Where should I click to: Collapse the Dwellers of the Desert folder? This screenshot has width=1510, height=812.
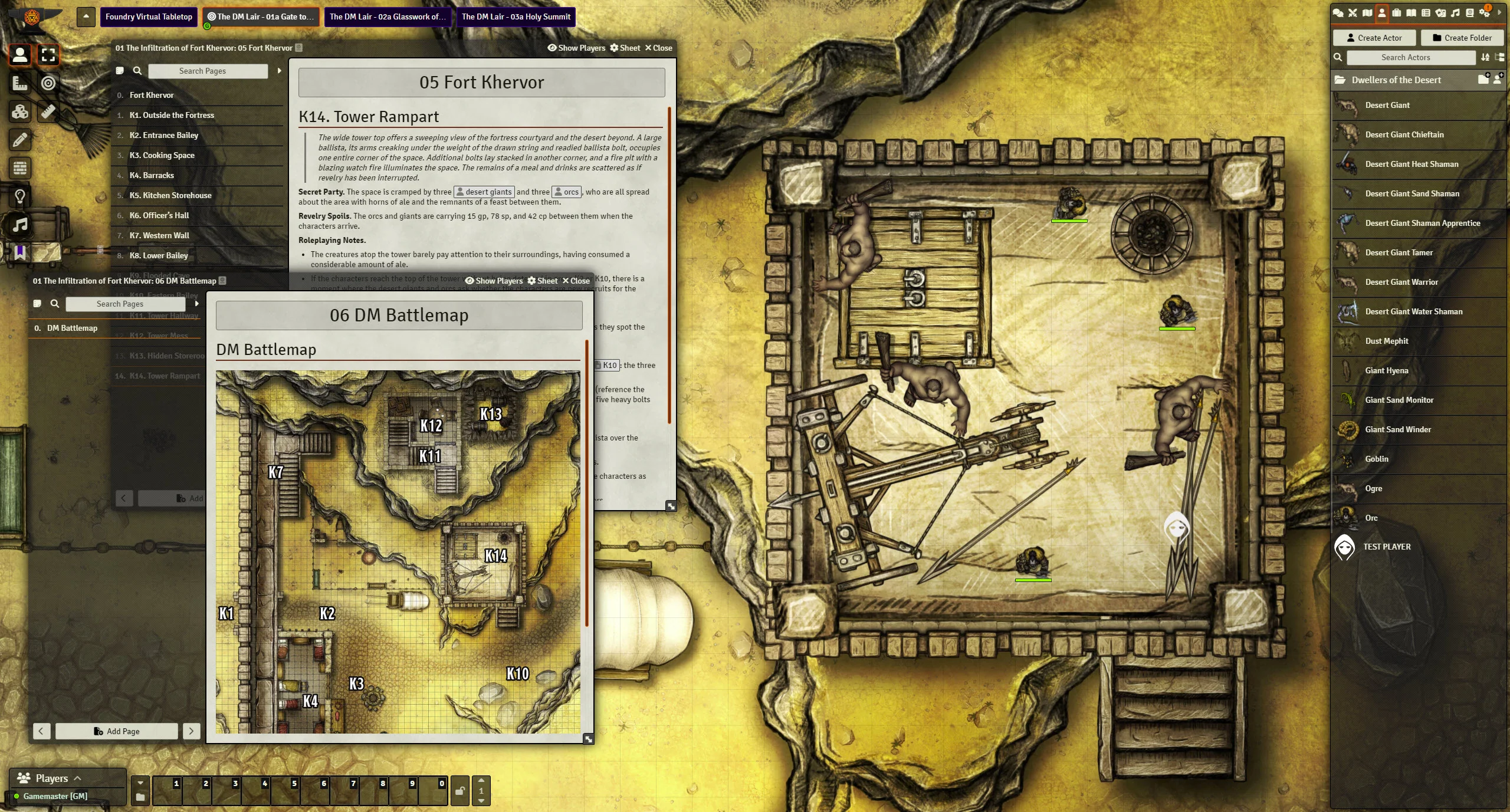coord(1396,80)
